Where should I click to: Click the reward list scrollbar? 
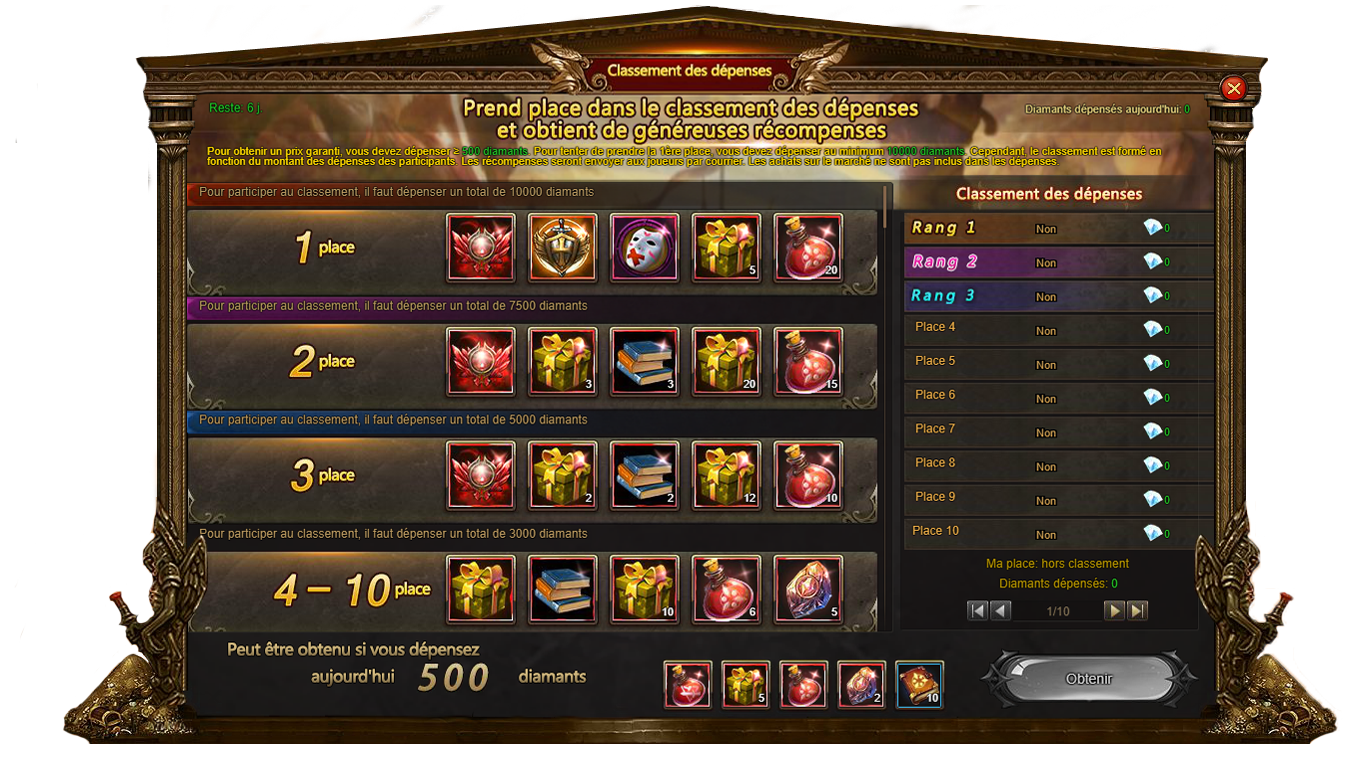[886, 204]
